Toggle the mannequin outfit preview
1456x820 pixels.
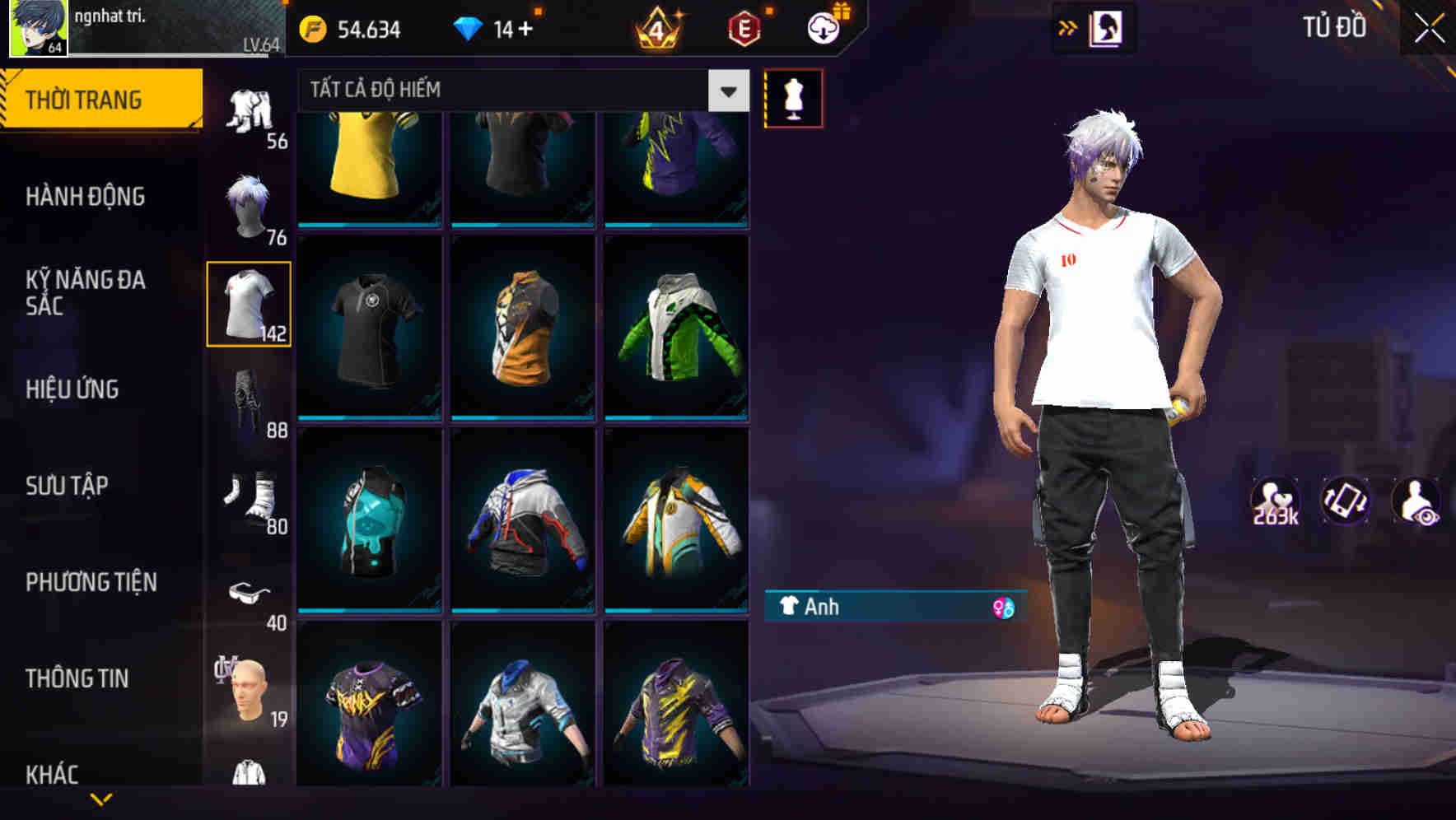point(793,97)
